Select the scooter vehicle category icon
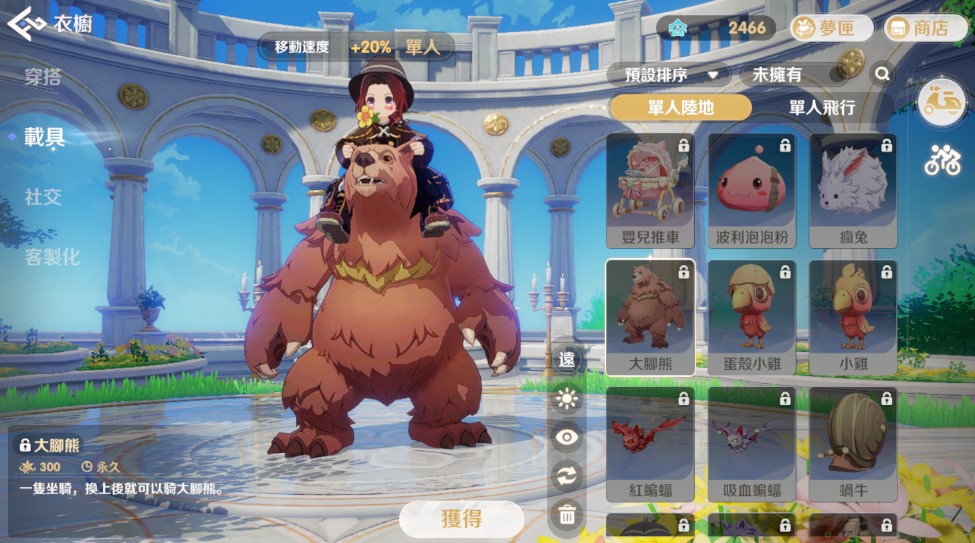 pos(941,104)
